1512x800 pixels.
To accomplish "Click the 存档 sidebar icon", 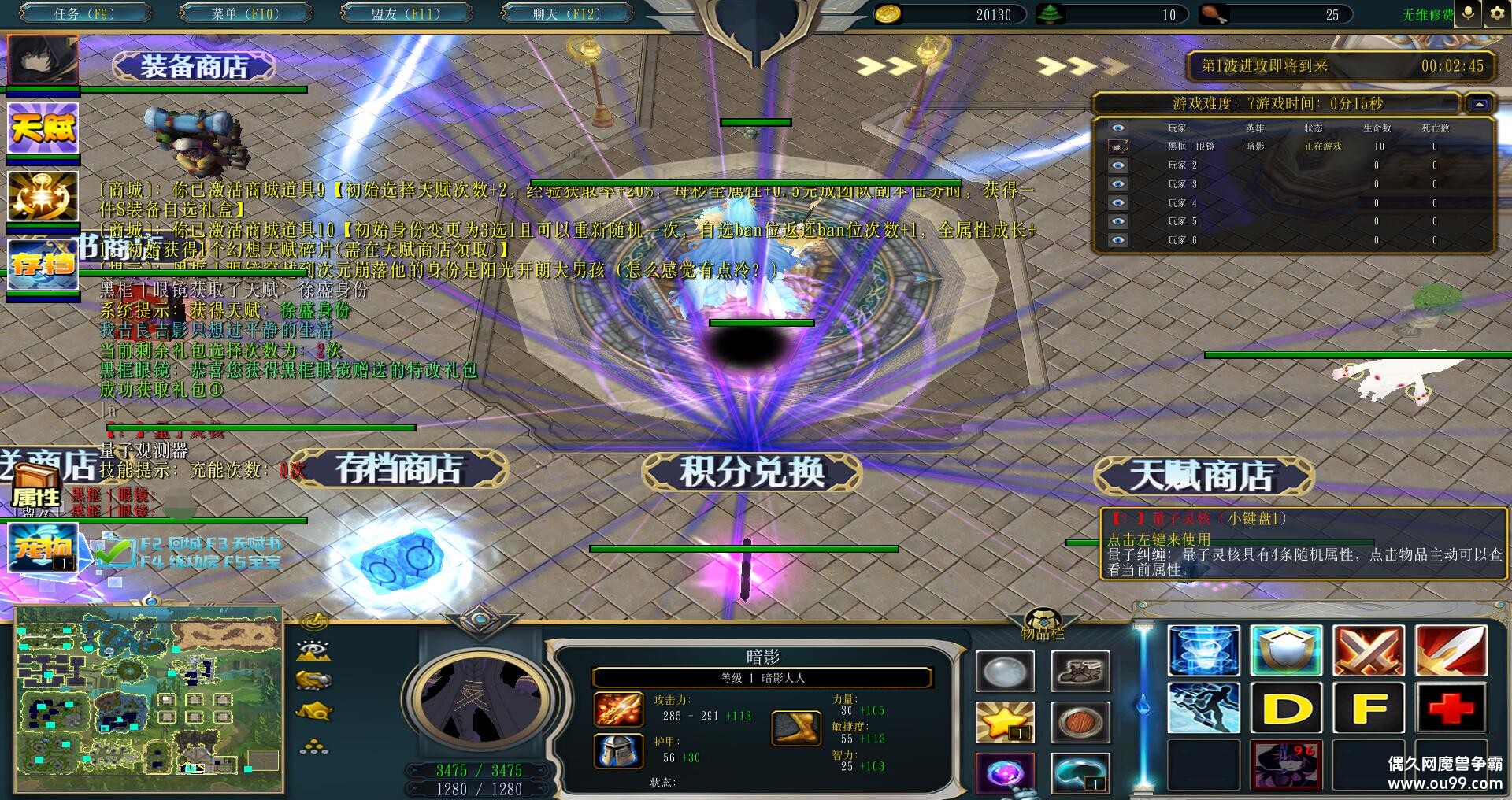I will (x=42, y=265).
